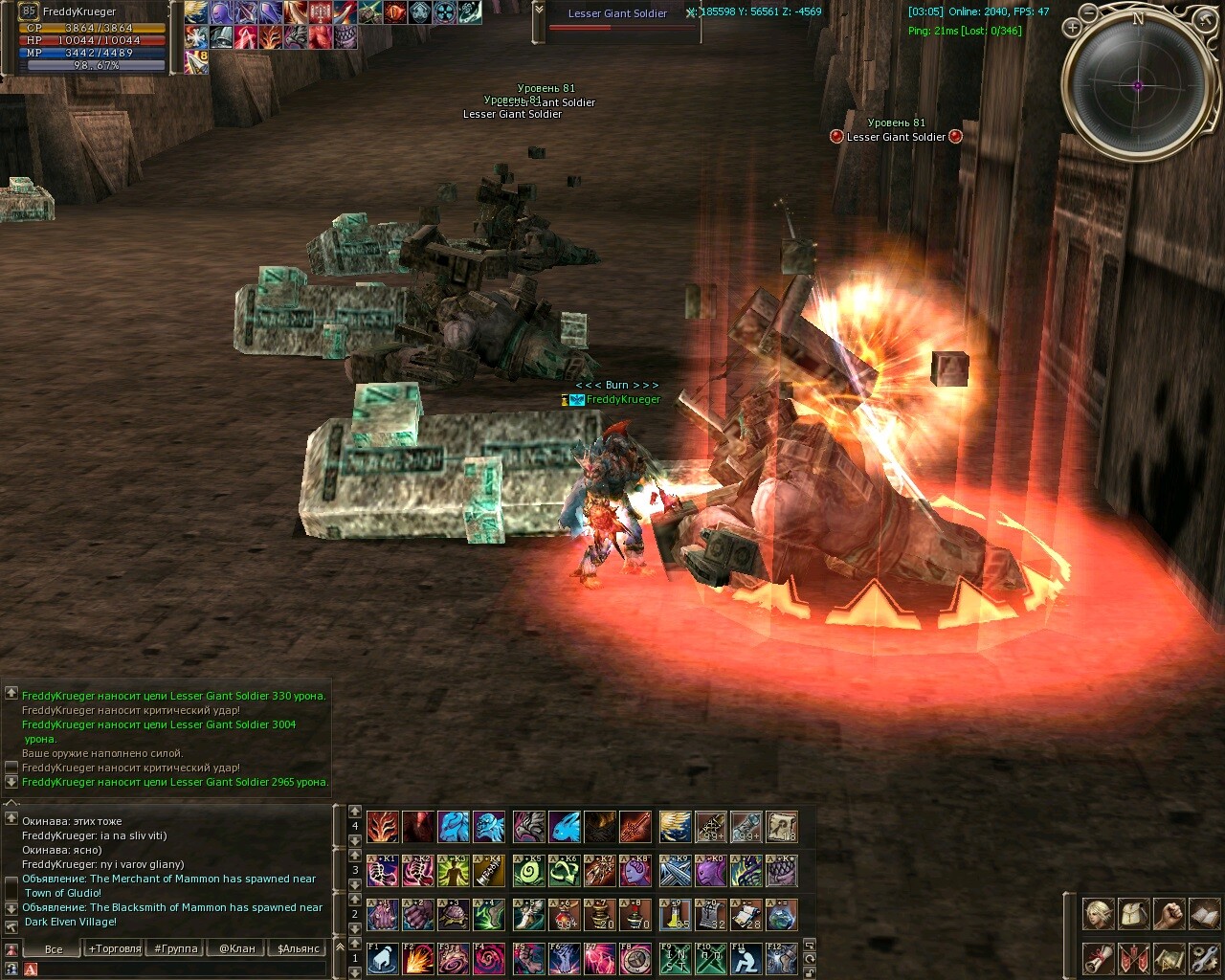
Task: Click the chat message input field
Action: coord(182,969)
